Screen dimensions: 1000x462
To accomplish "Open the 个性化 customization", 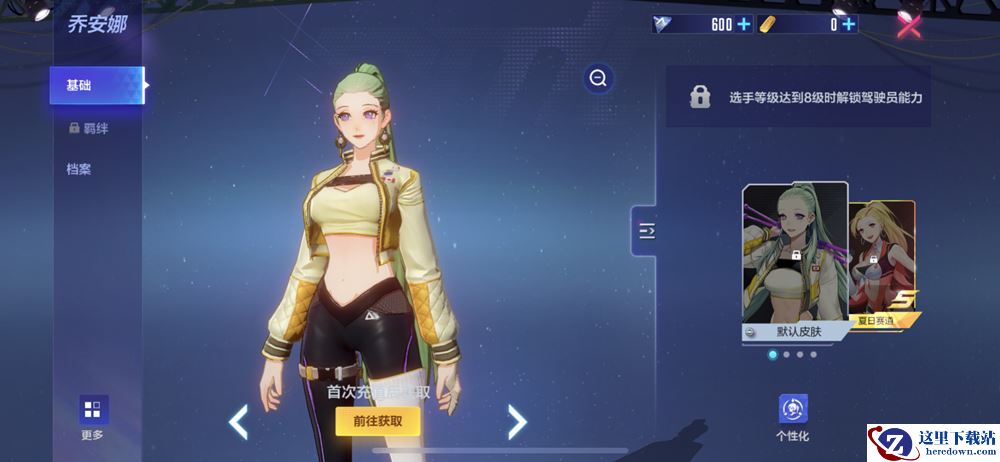I will tap(792, 417).
